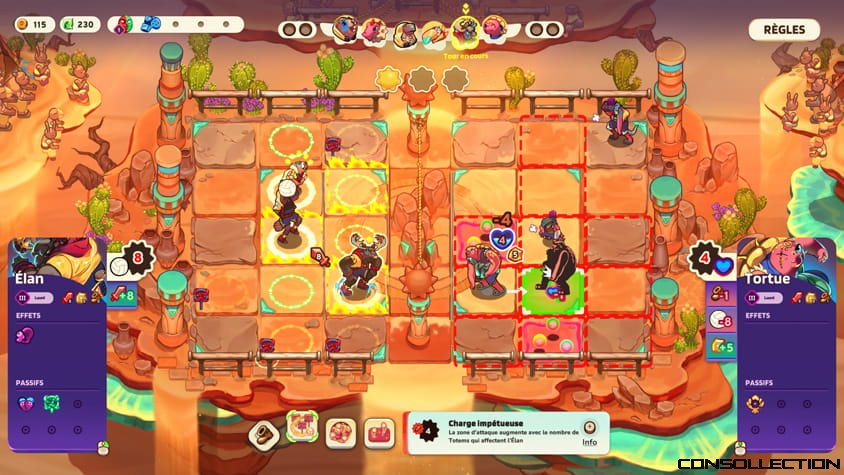
Task: Select the wooden log ability
Action: pos(264,434)
